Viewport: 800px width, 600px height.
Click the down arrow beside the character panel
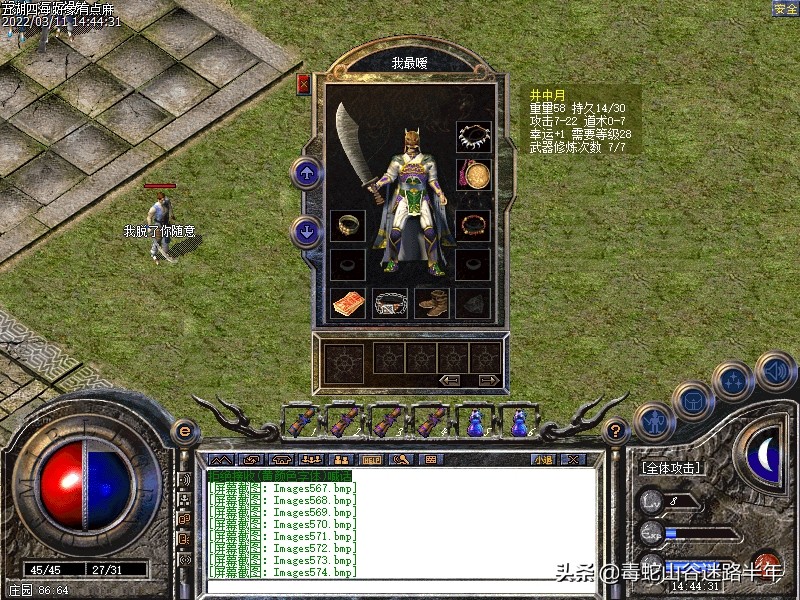pyautogui.click(x=306, y=232)
